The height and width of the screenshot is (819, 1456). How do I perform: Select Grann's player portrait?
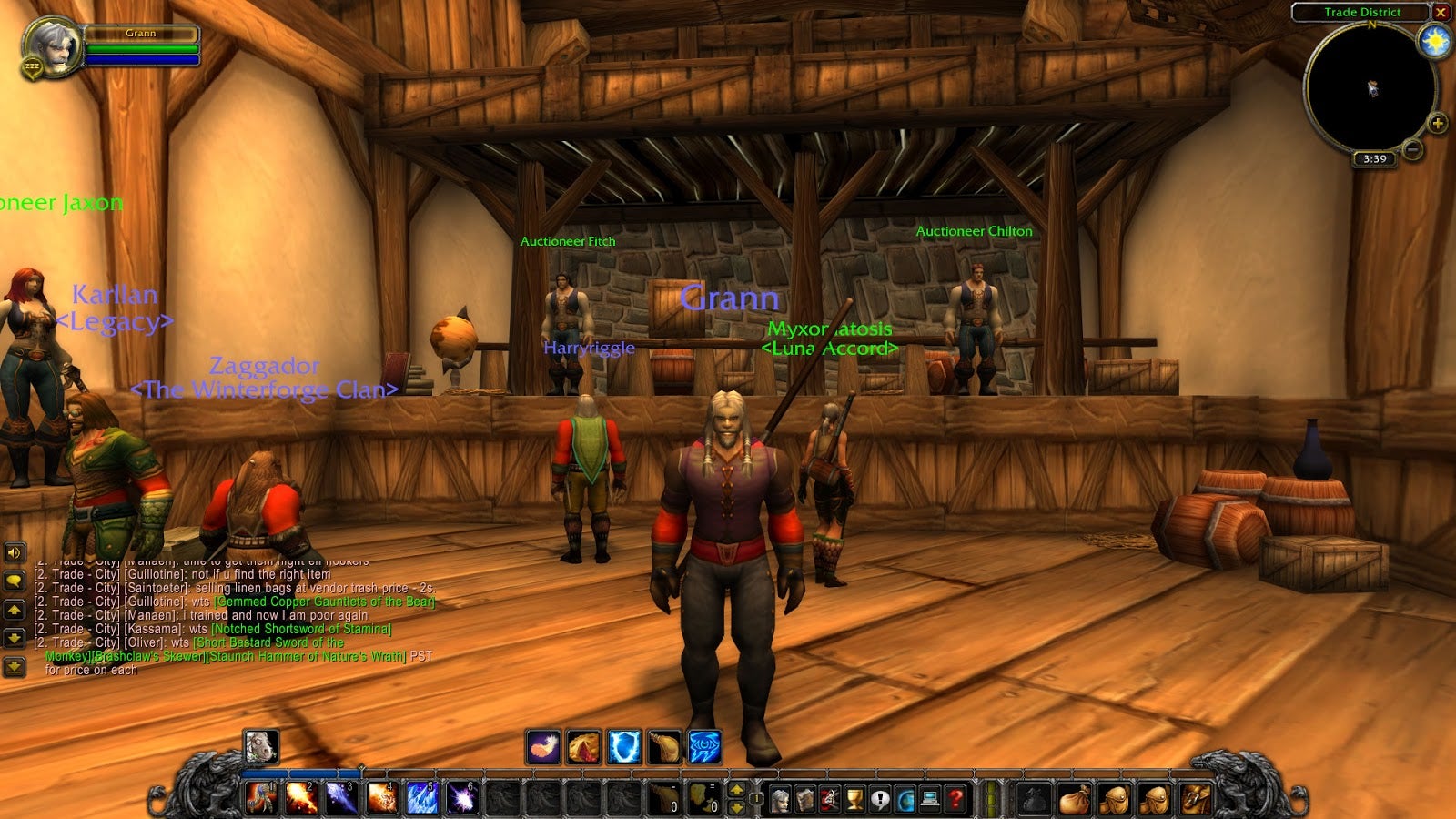[x=53, y=45]
